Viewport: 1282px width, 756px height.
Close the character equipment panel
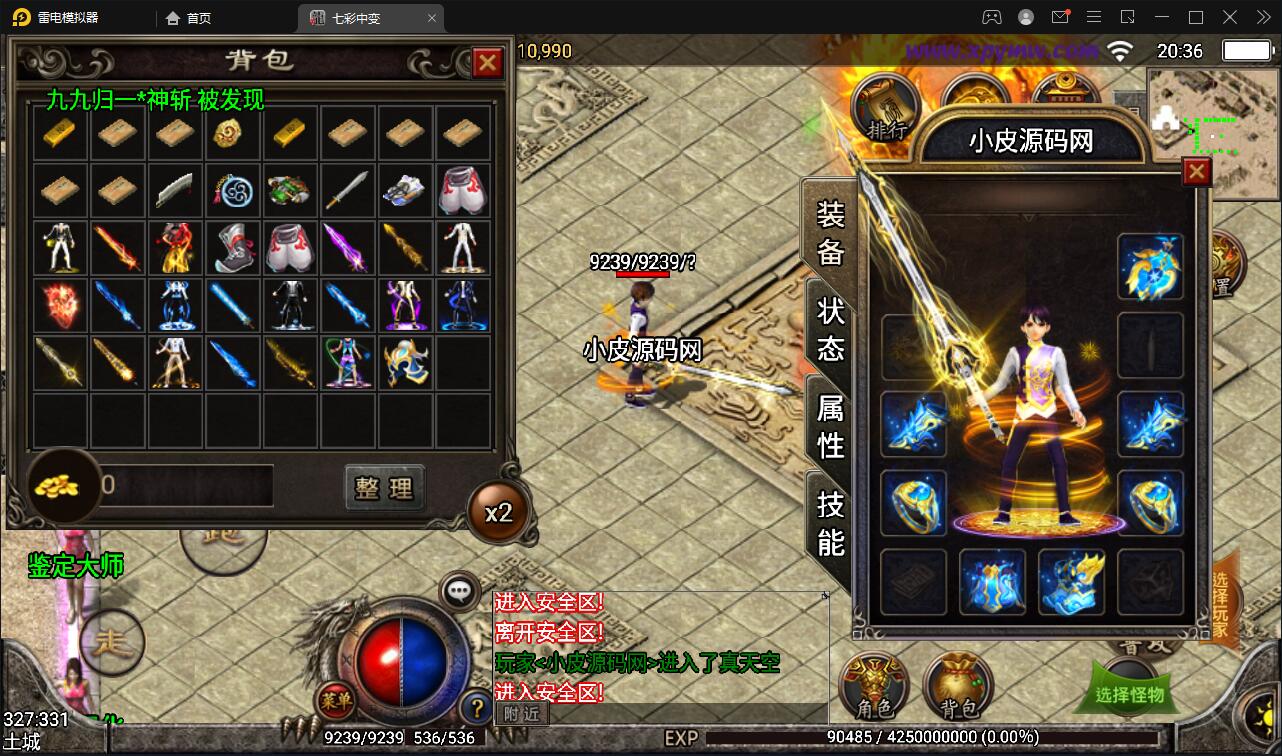click(1196, 173)
